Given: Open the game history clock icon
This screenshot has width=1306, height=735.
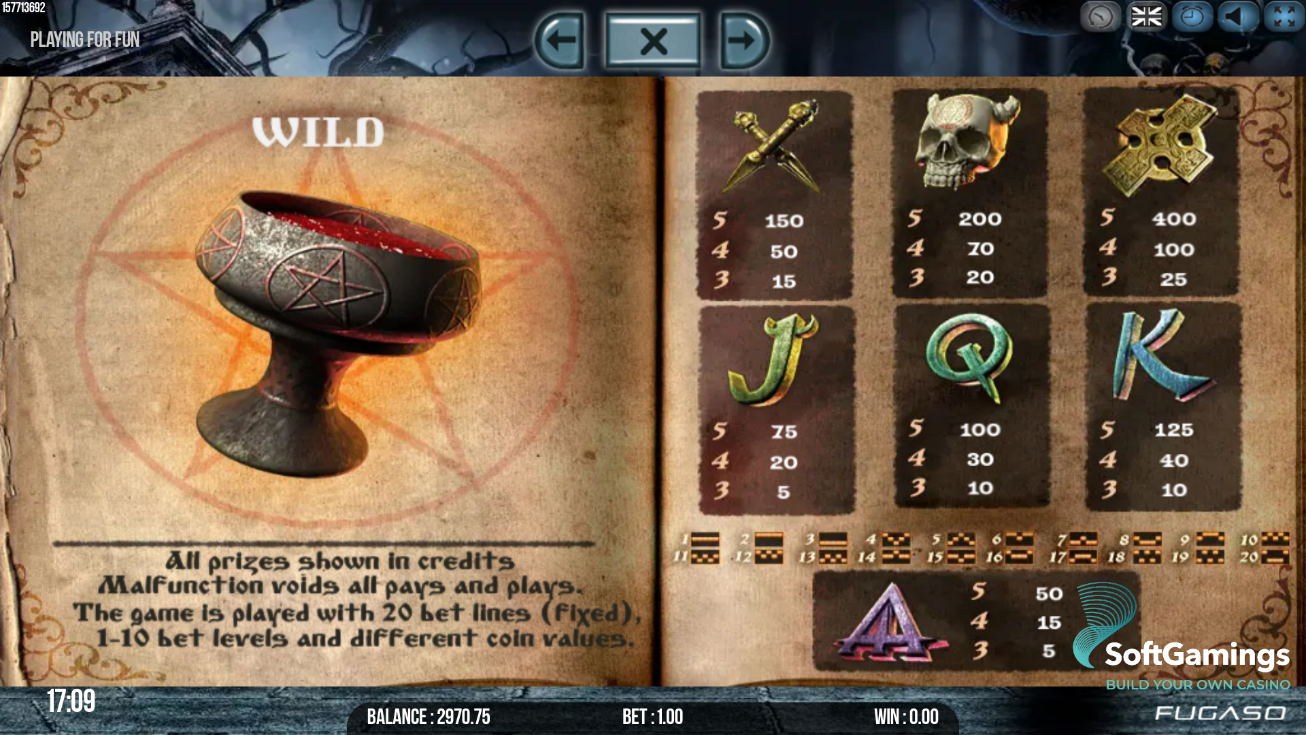Looking at the screenshot, I should (x=1100, y=17).
